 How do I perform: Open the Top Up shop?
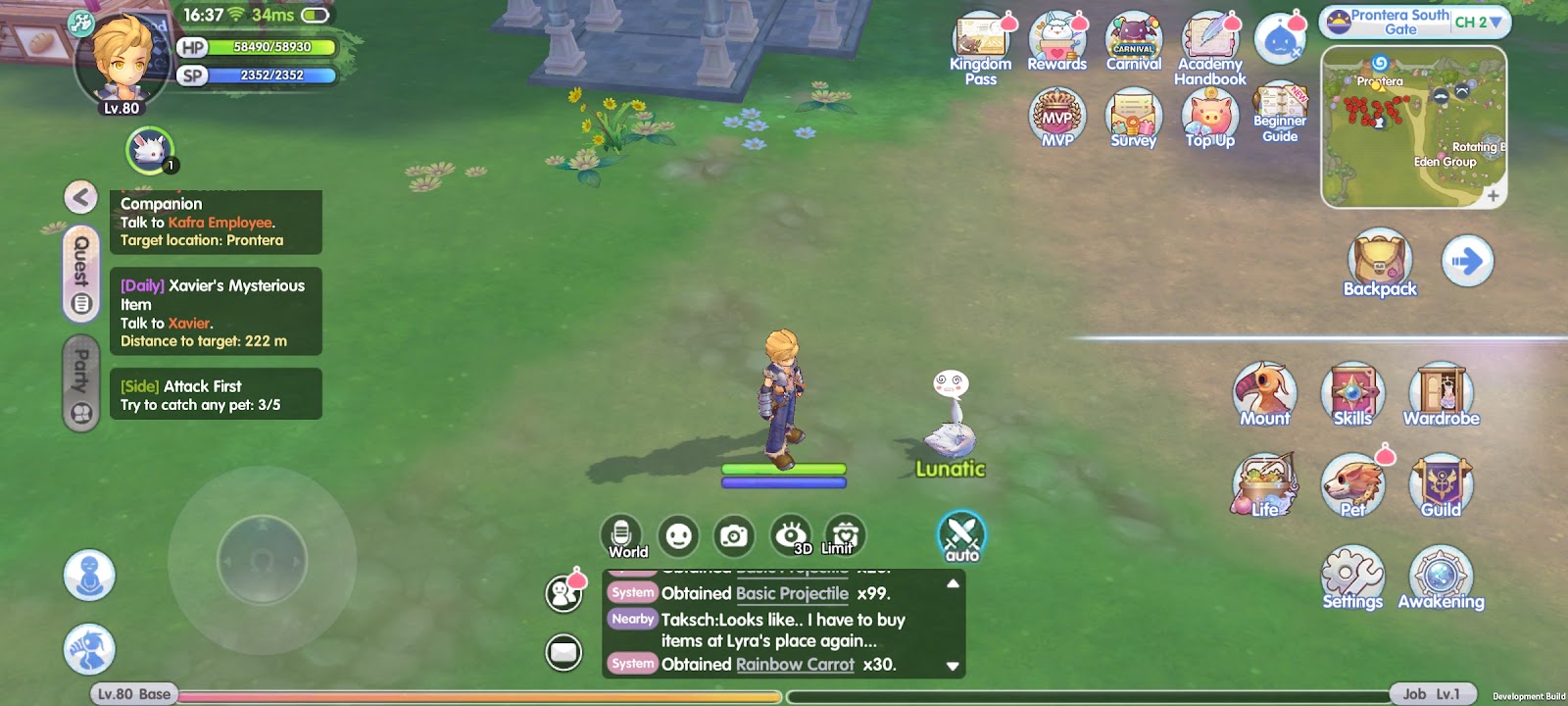(1210, 118)
